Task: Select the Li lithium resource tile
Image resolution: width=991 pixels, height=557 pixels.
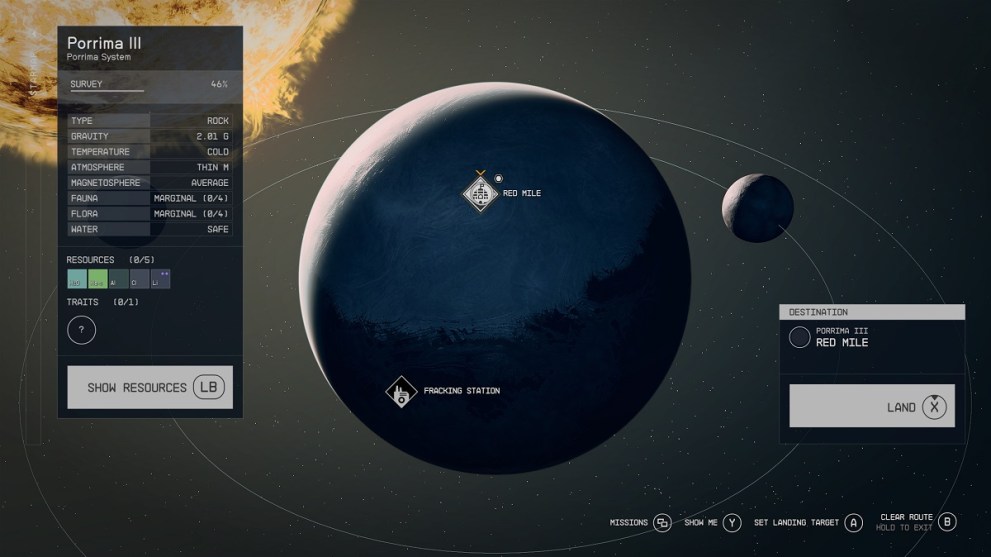Action: 160,279
